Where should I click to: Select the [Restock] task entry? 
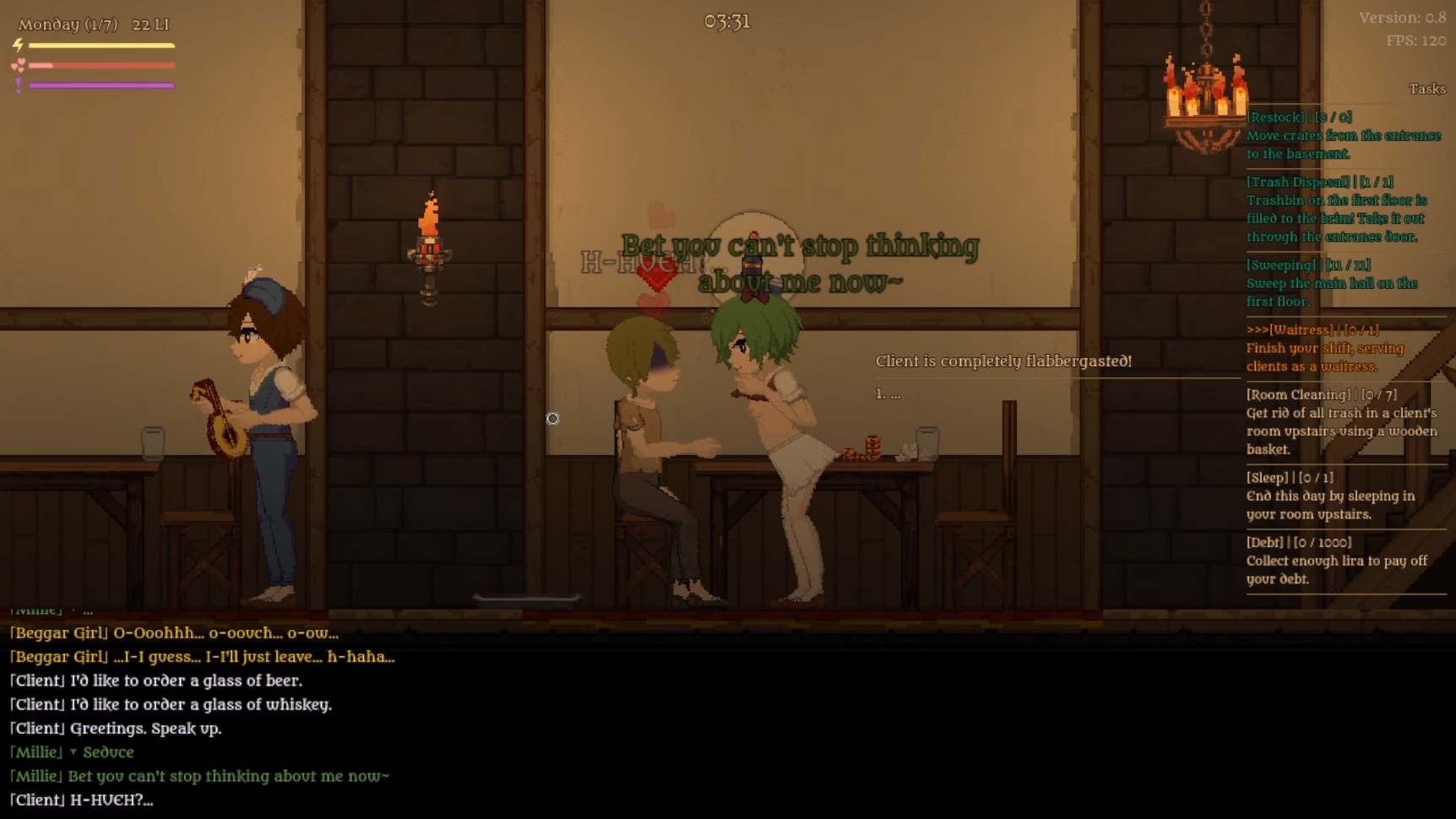coord(1300,117)
